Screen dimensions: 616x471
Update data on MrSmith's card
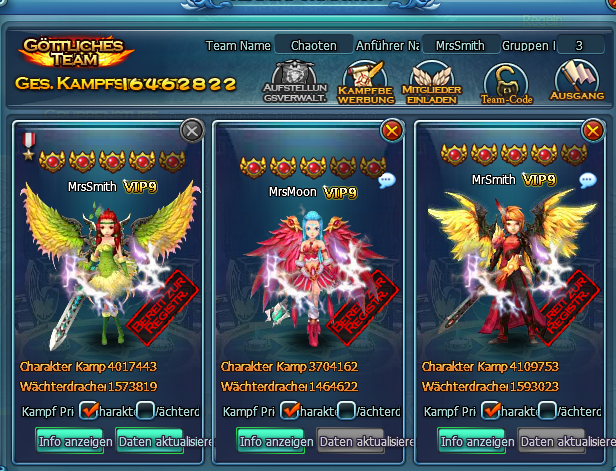pyautogui.click(x=565, y=441)
